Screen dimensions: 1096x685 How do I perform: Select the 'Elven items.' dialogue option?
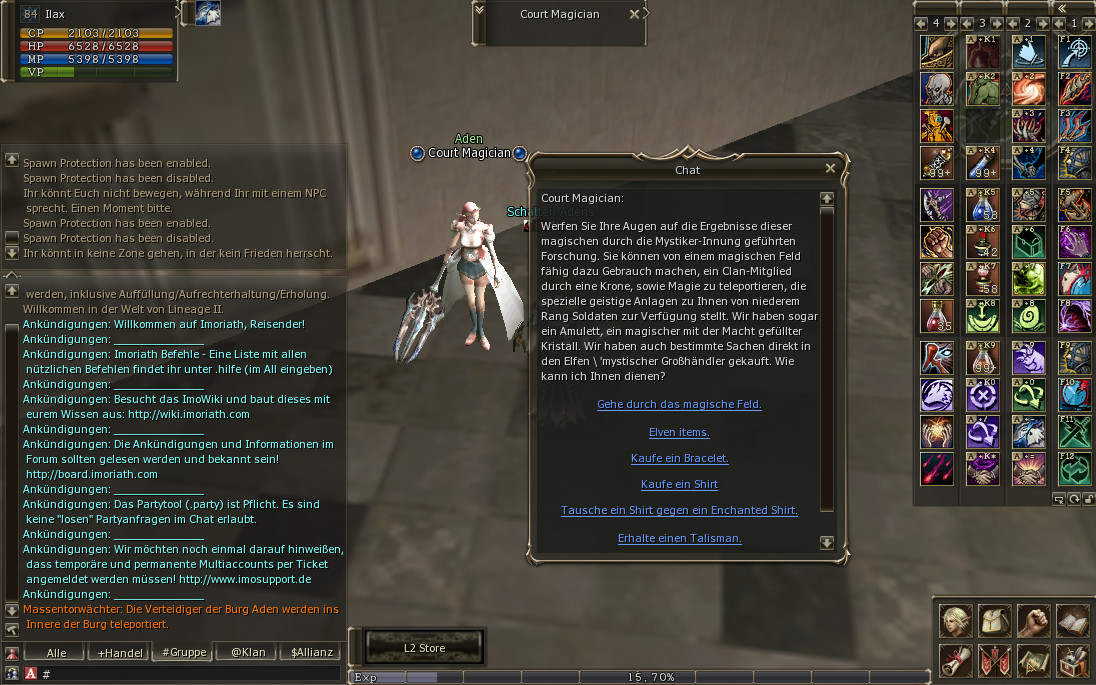pyautogui.click(x=679, y=433)
